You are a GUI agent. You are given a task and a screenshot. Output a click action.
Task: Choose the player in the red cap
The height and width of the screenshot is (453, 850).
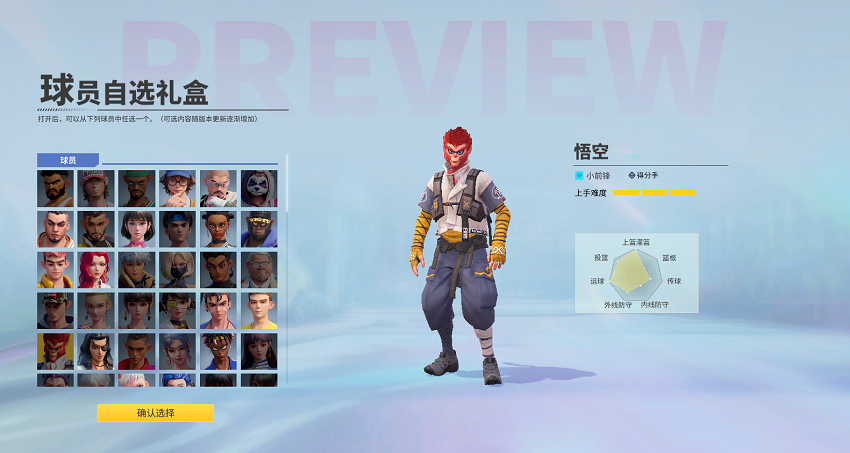[x=96, y=188]
